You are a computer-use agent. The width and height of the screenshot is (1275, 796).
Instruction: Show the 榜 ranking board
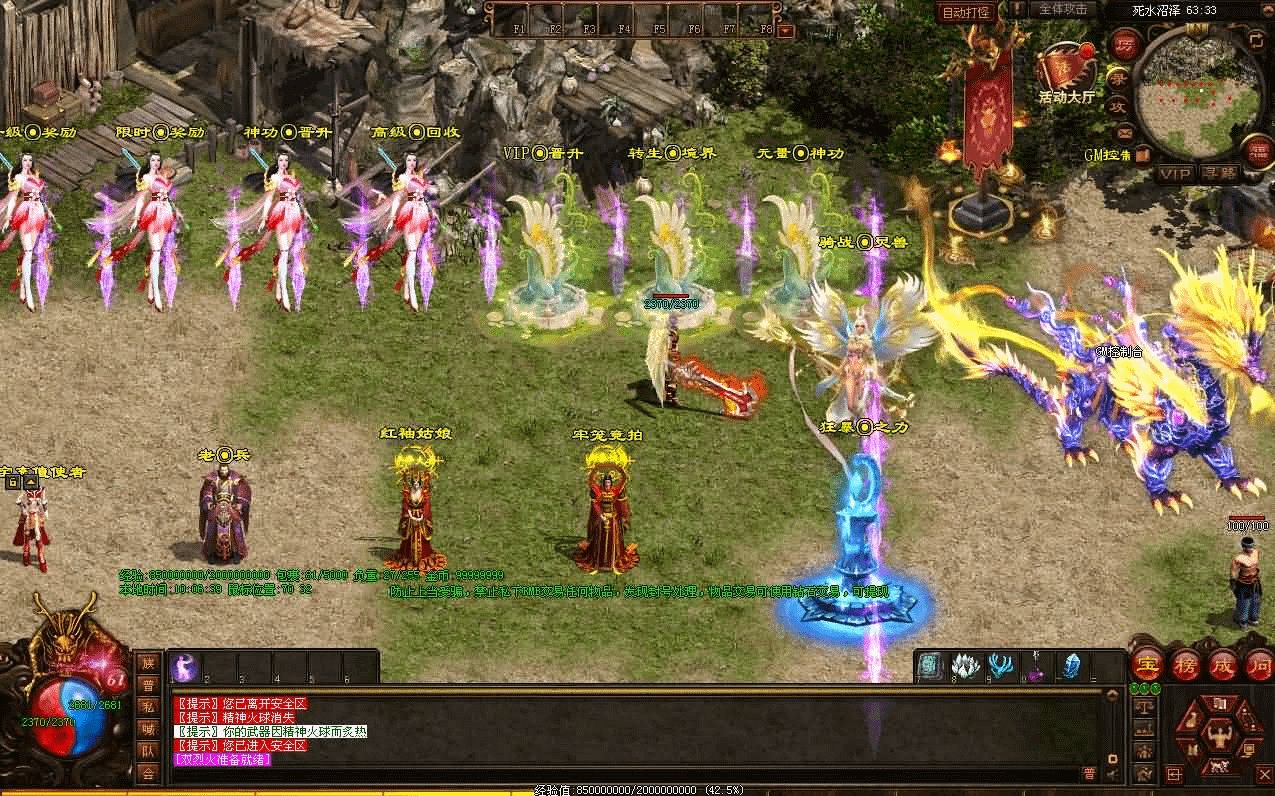point(1184,665)
